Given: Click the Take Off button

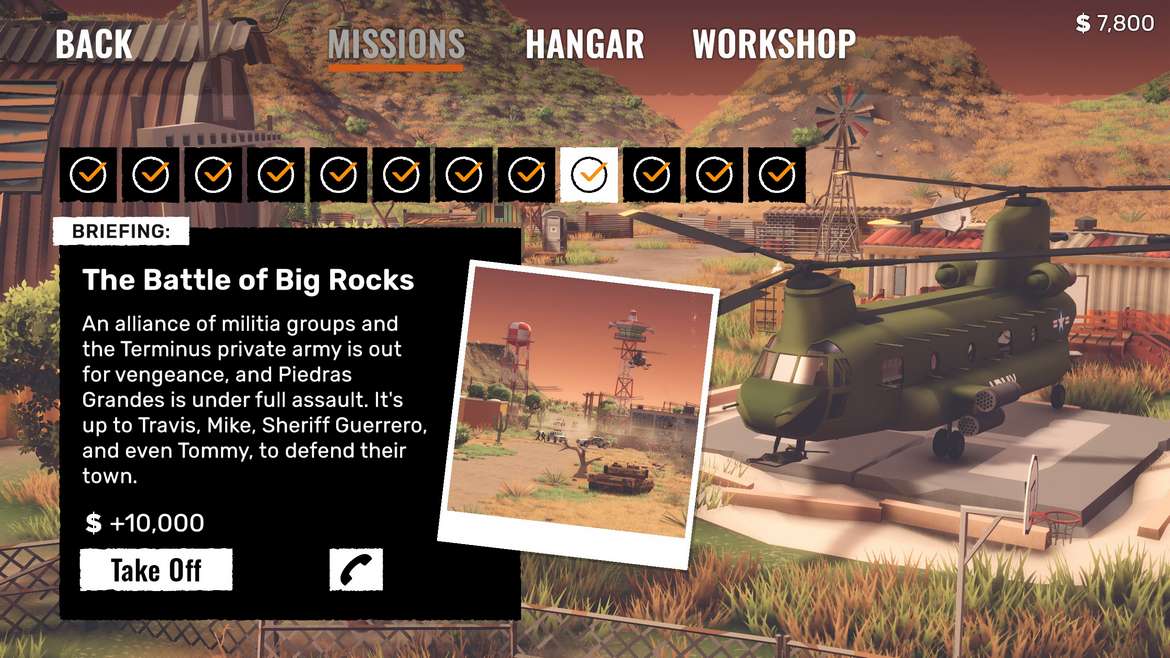Looking at the screenshot, I should click(156, 570).
